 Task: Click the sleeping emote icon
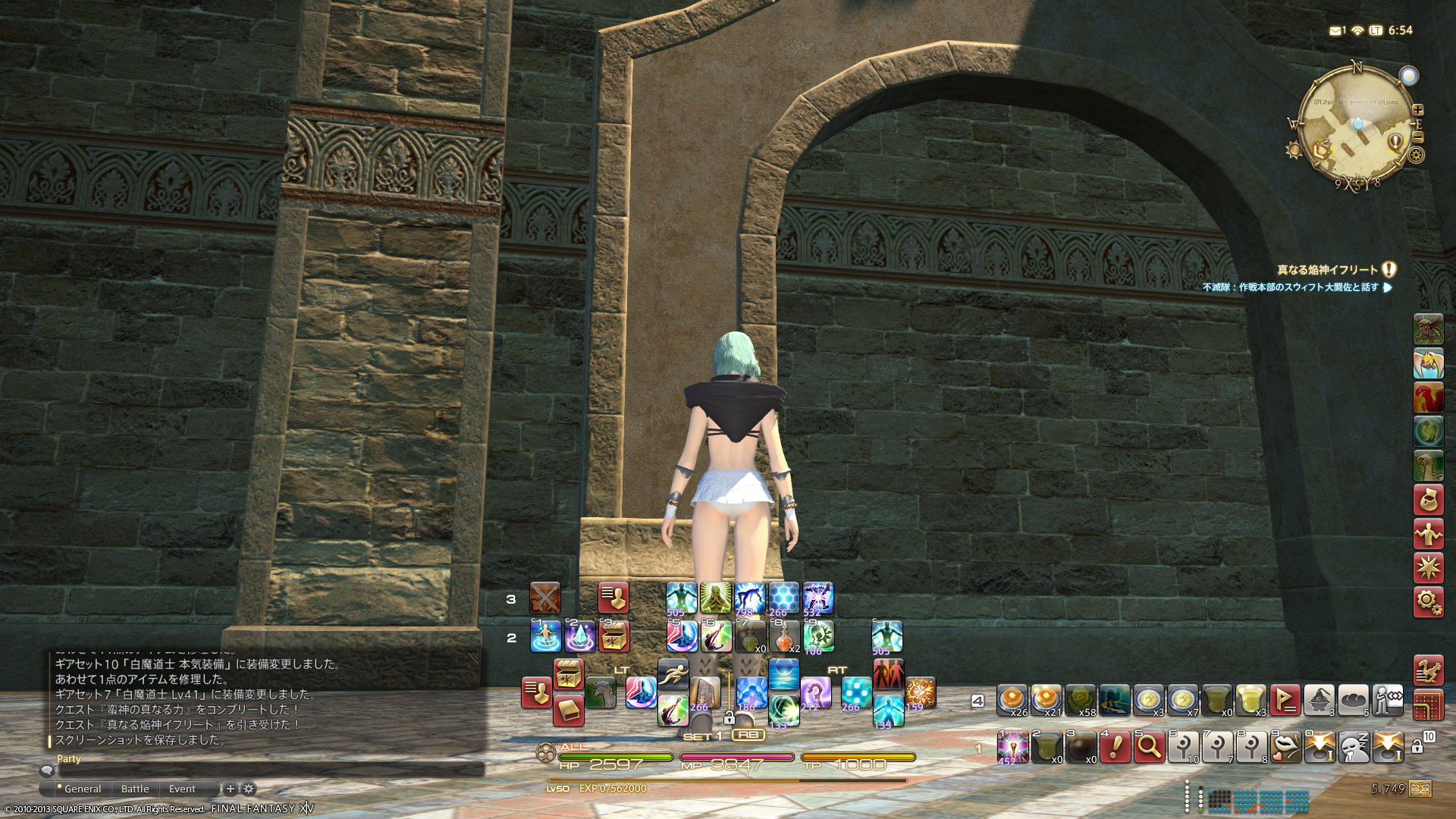[1354, 747]
